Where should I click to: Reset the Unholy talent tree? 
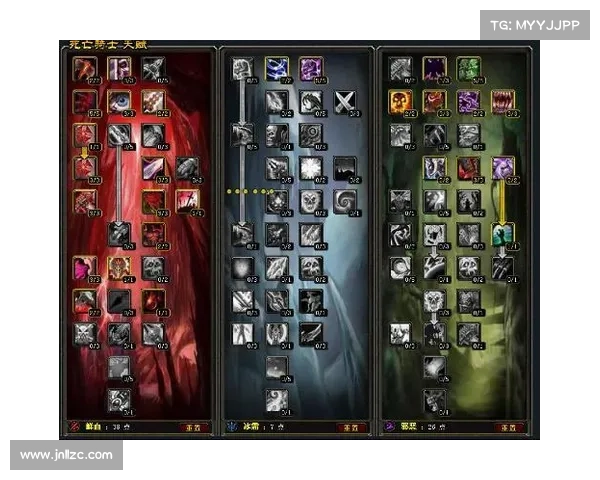coord(512,426)
